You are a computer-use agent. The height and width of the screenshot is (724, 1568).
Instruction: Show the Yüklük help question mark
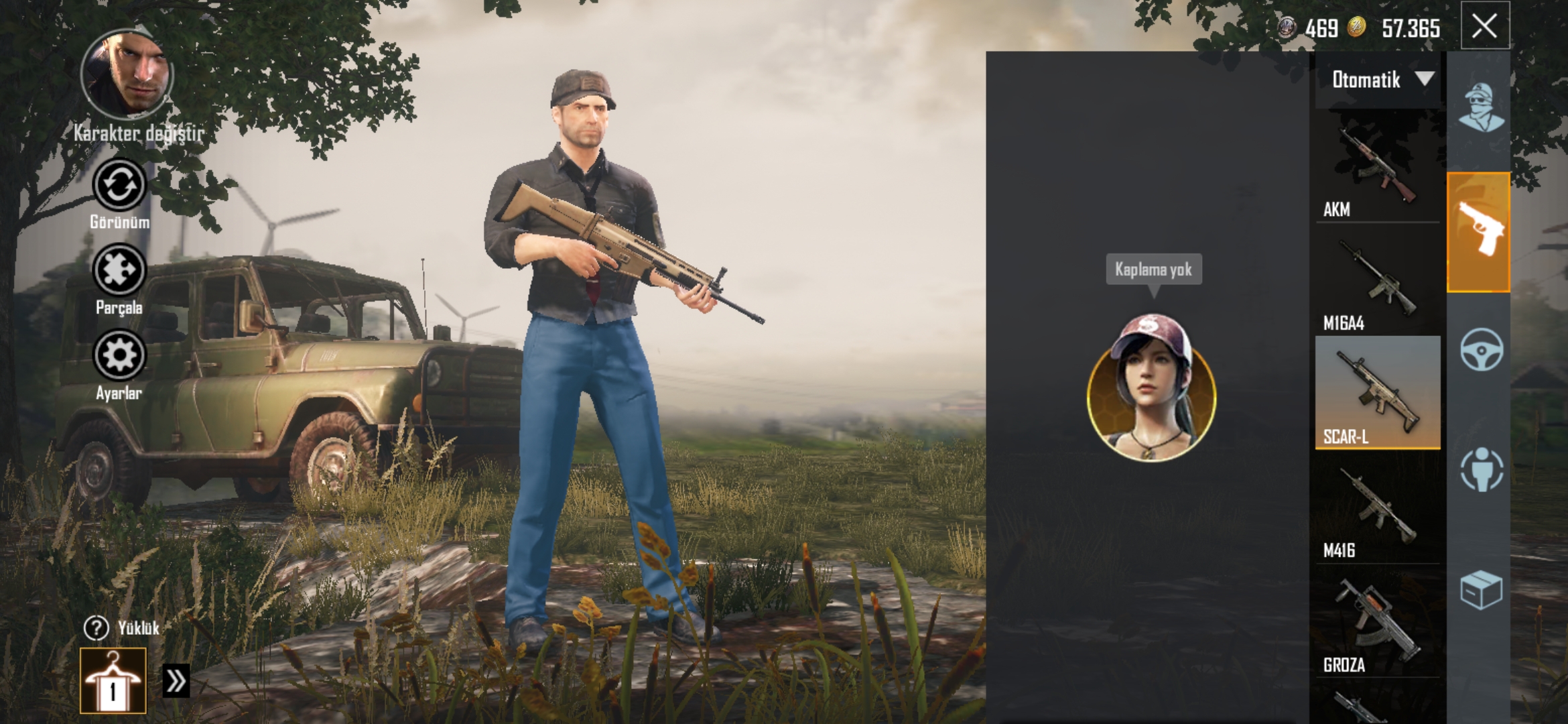pos(96,628)
